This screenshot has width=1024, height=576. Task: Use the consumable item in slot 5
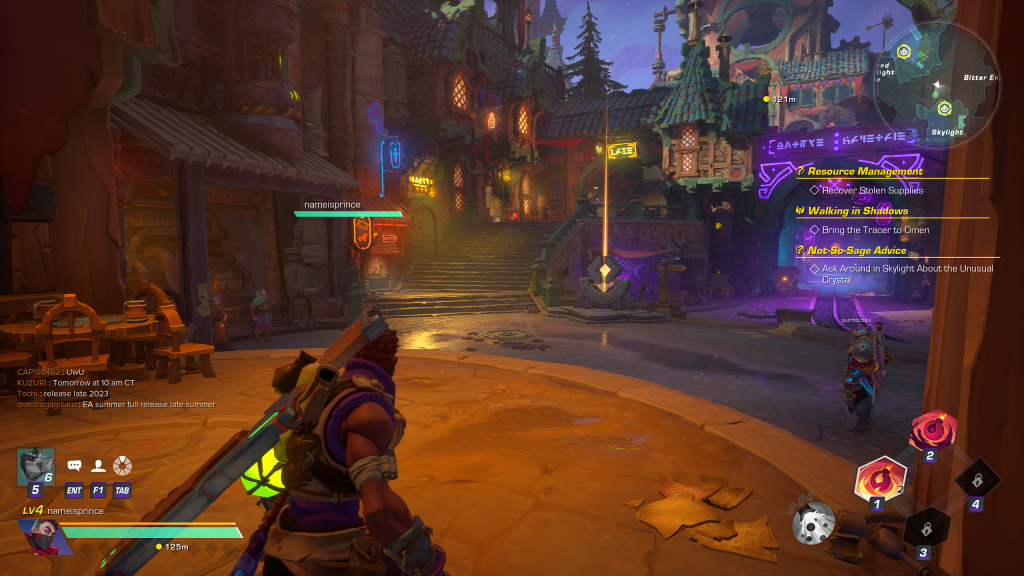coord(35,468)
